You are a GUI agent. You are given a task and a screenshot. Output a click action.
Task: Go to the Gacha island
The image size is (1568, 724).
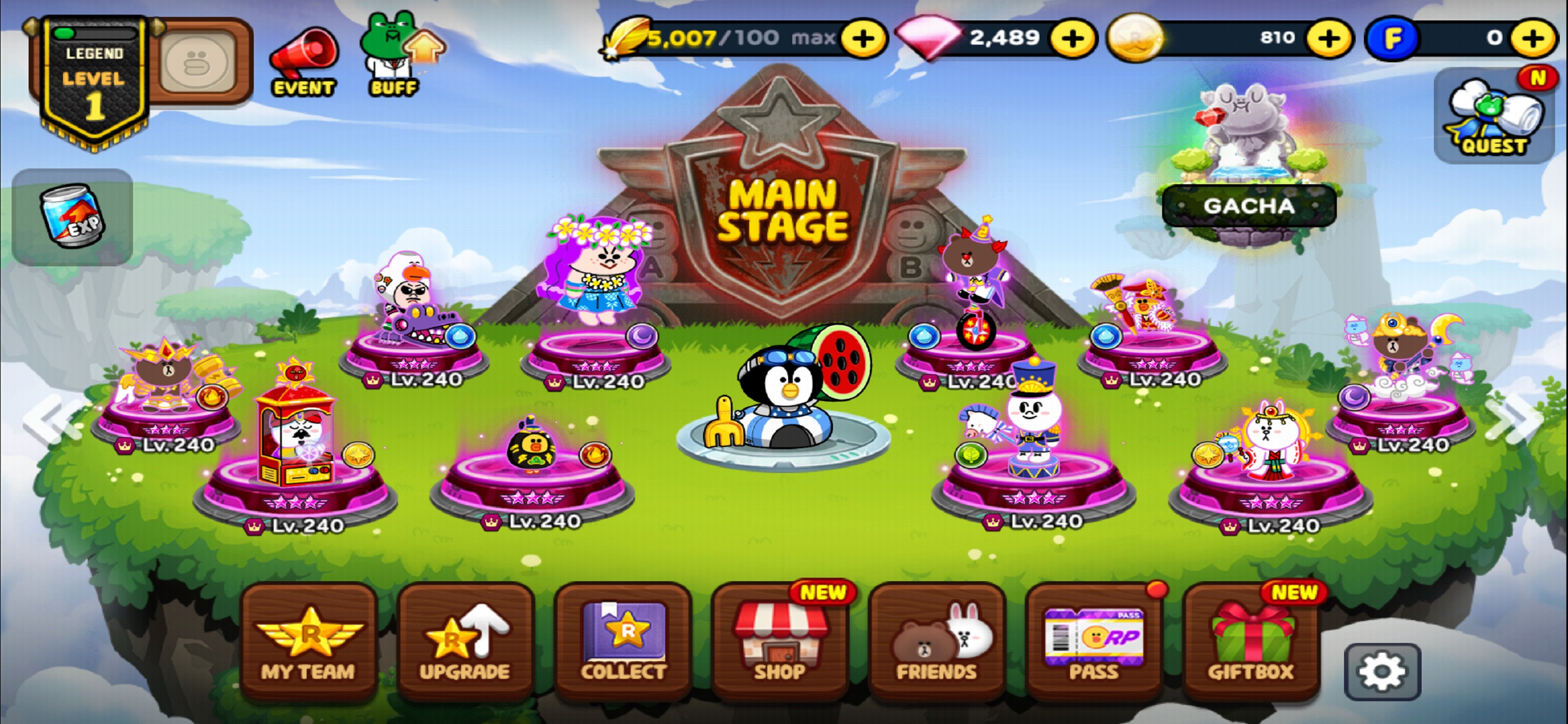[x=1251, y=206]
